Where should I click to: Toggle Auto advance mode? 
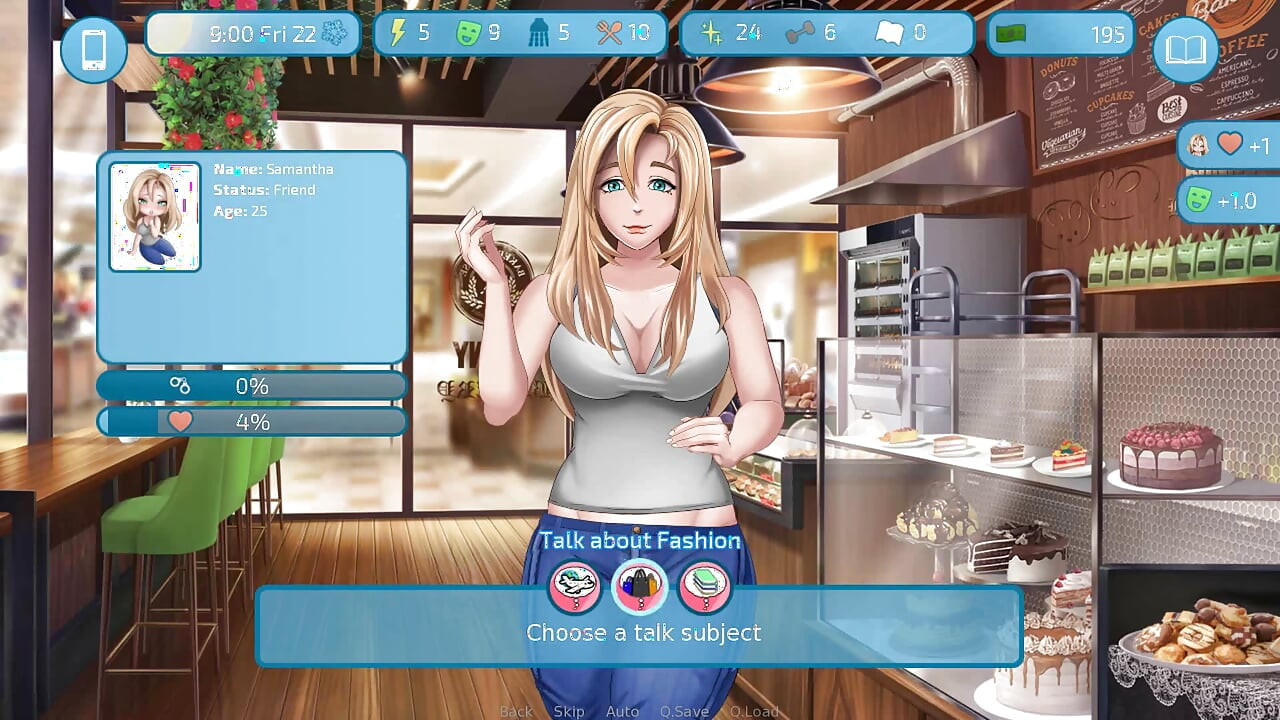click(622, 711)
